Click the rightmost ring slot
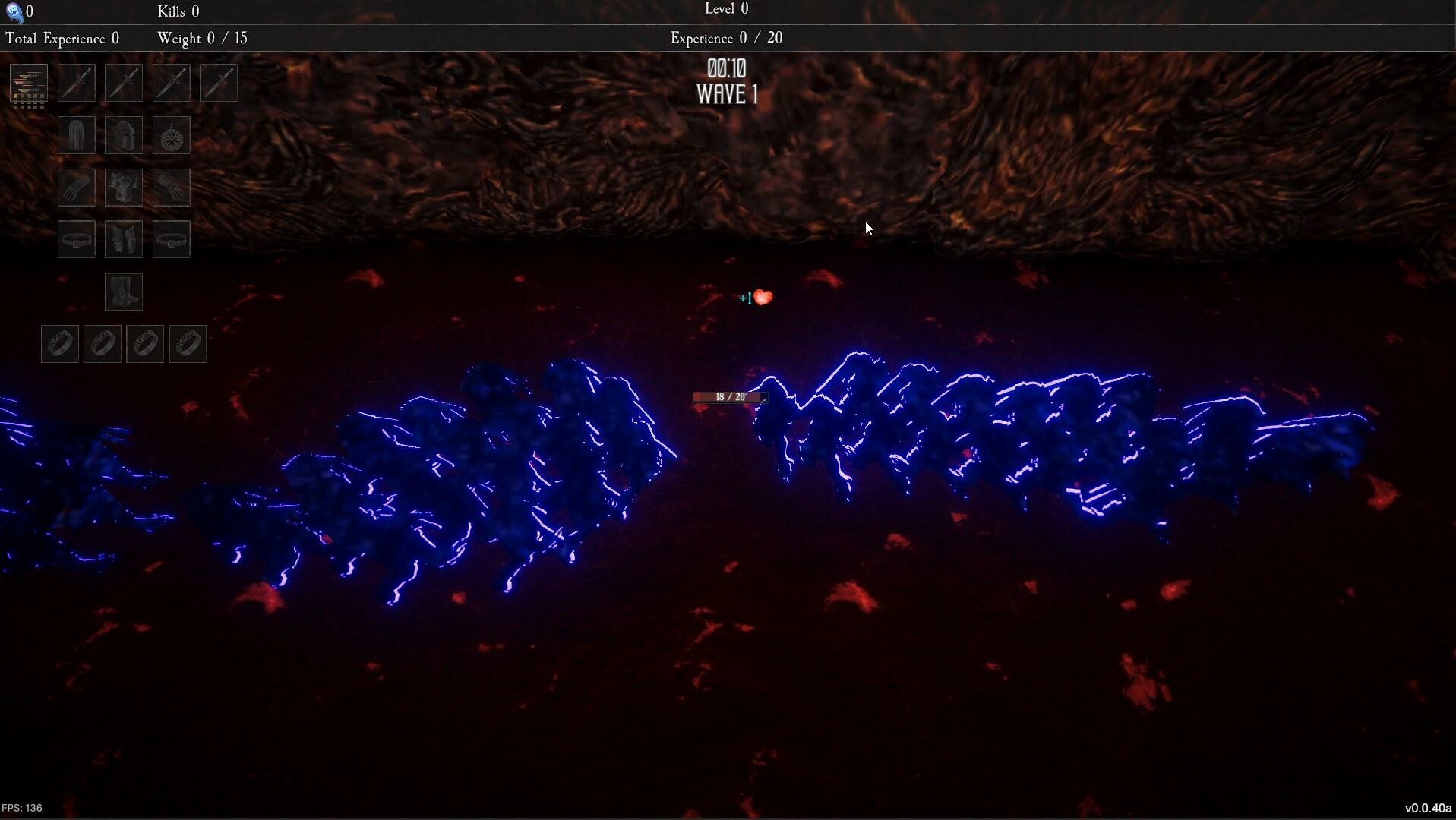 tap(188, 343)
